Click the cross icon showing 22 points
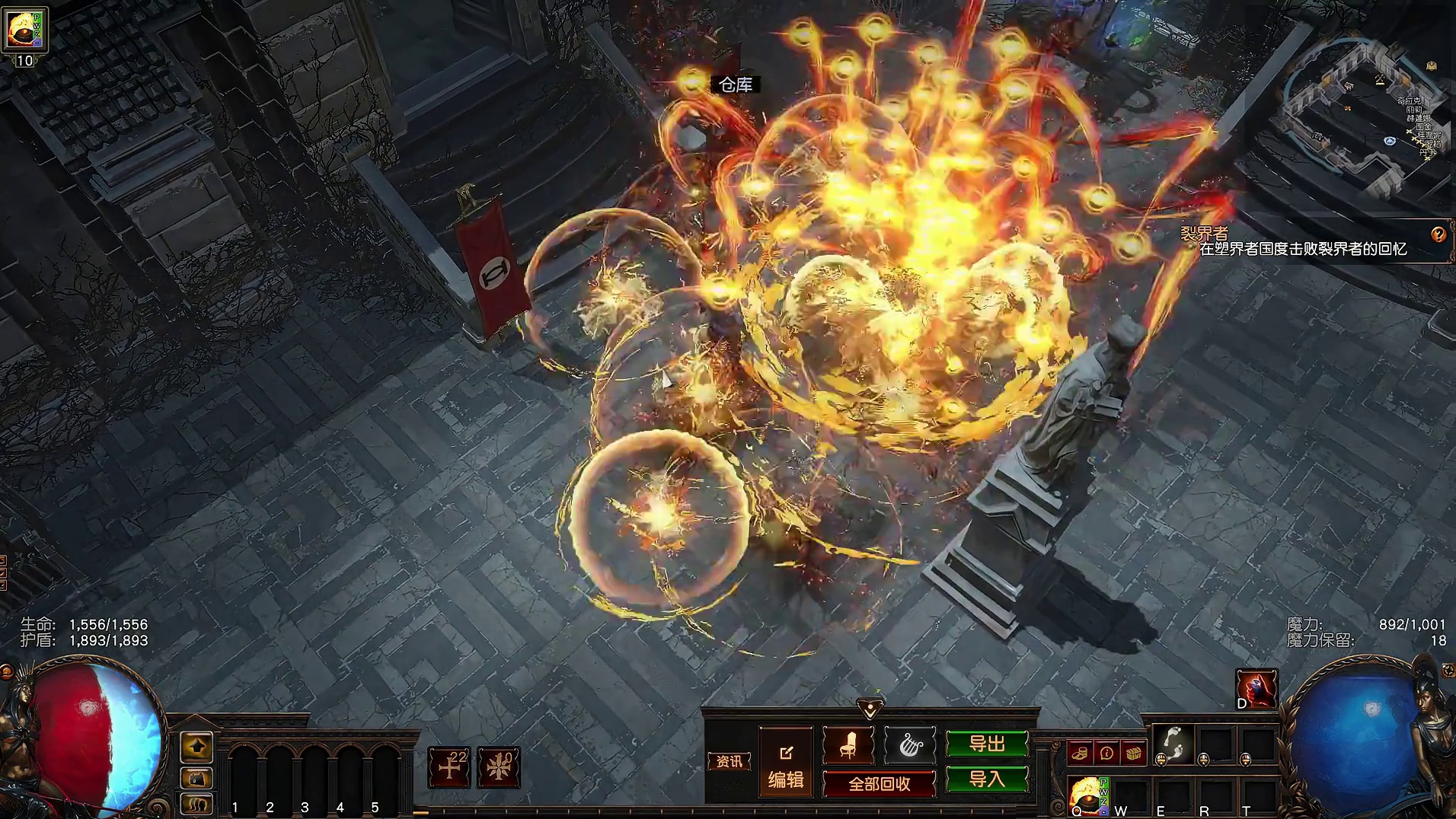This screenshot has height=819, width=1456. (449, 766)
